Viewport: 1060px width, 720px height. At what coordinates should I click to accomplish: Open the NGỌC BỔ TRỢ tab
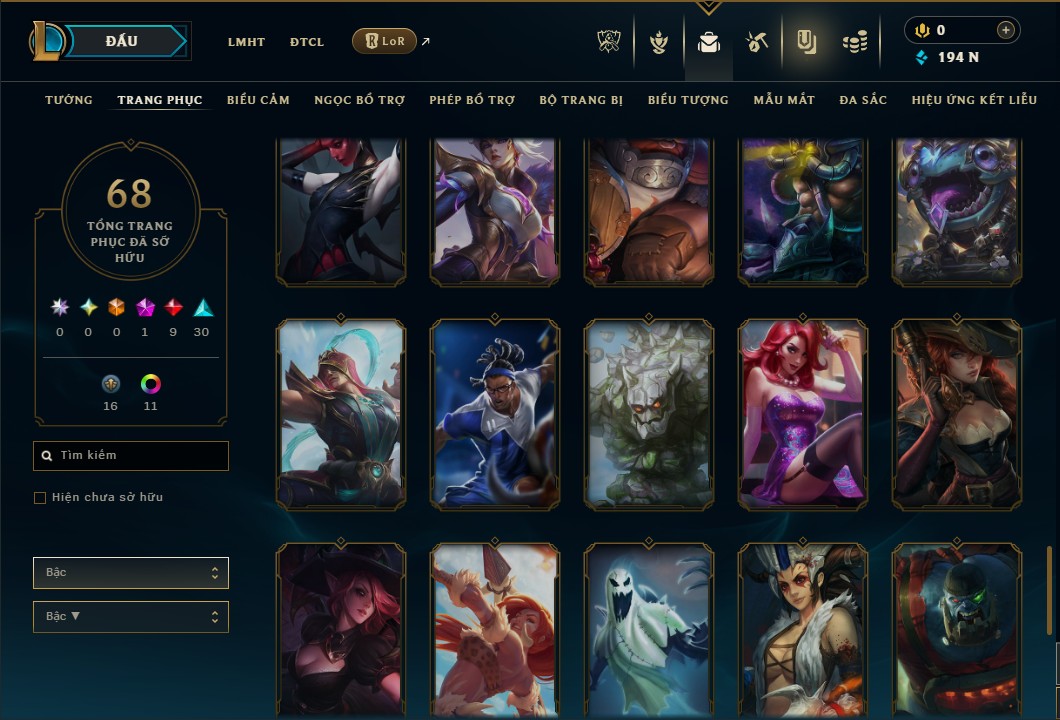click(x=359, y=100)
